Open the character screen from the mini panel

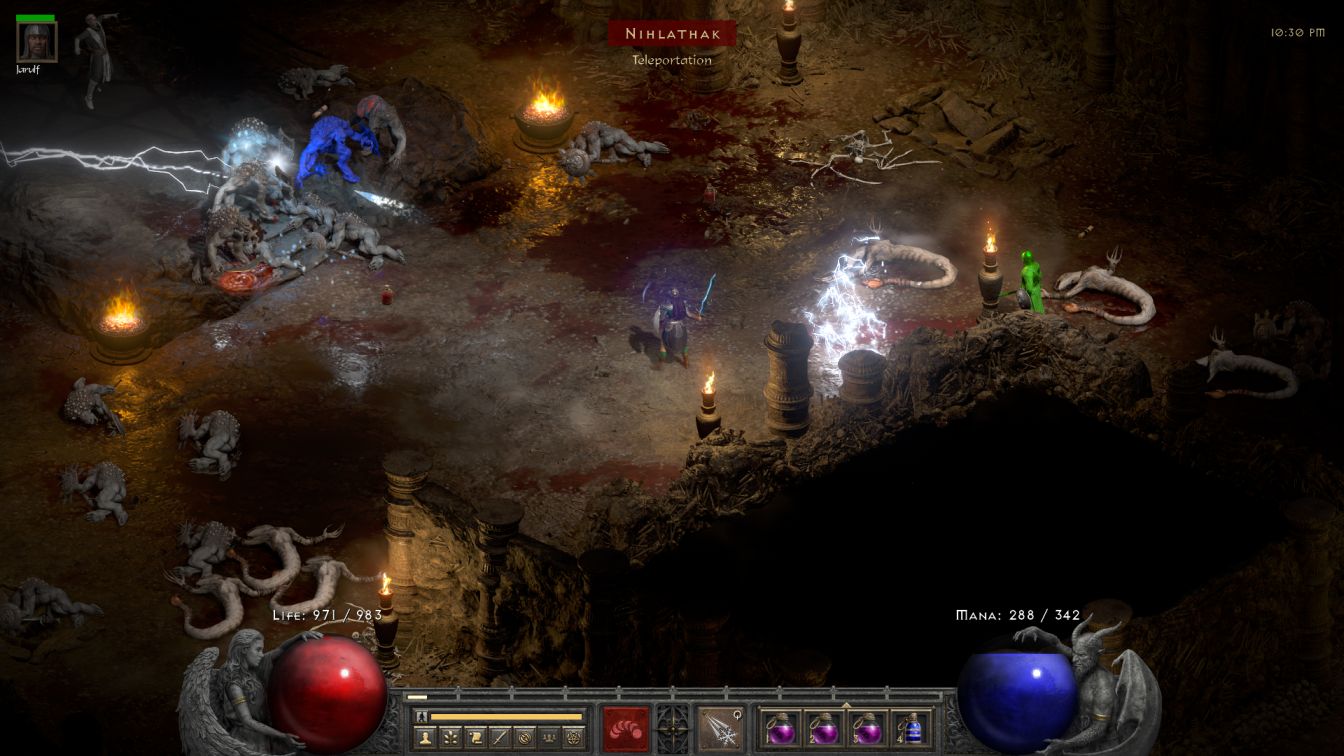click(426, 738)
